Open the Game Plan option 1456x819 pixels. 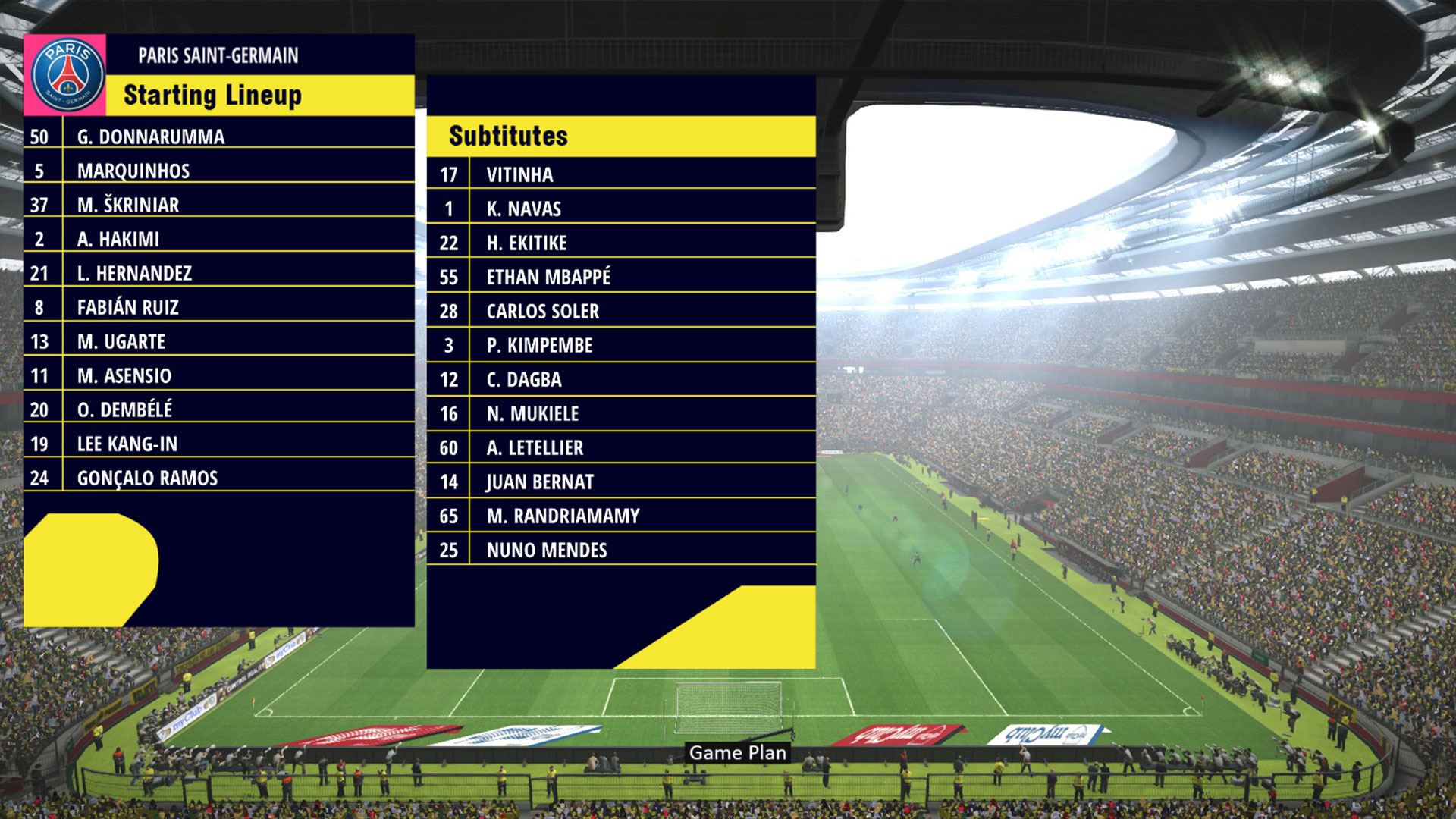point(737,752)
